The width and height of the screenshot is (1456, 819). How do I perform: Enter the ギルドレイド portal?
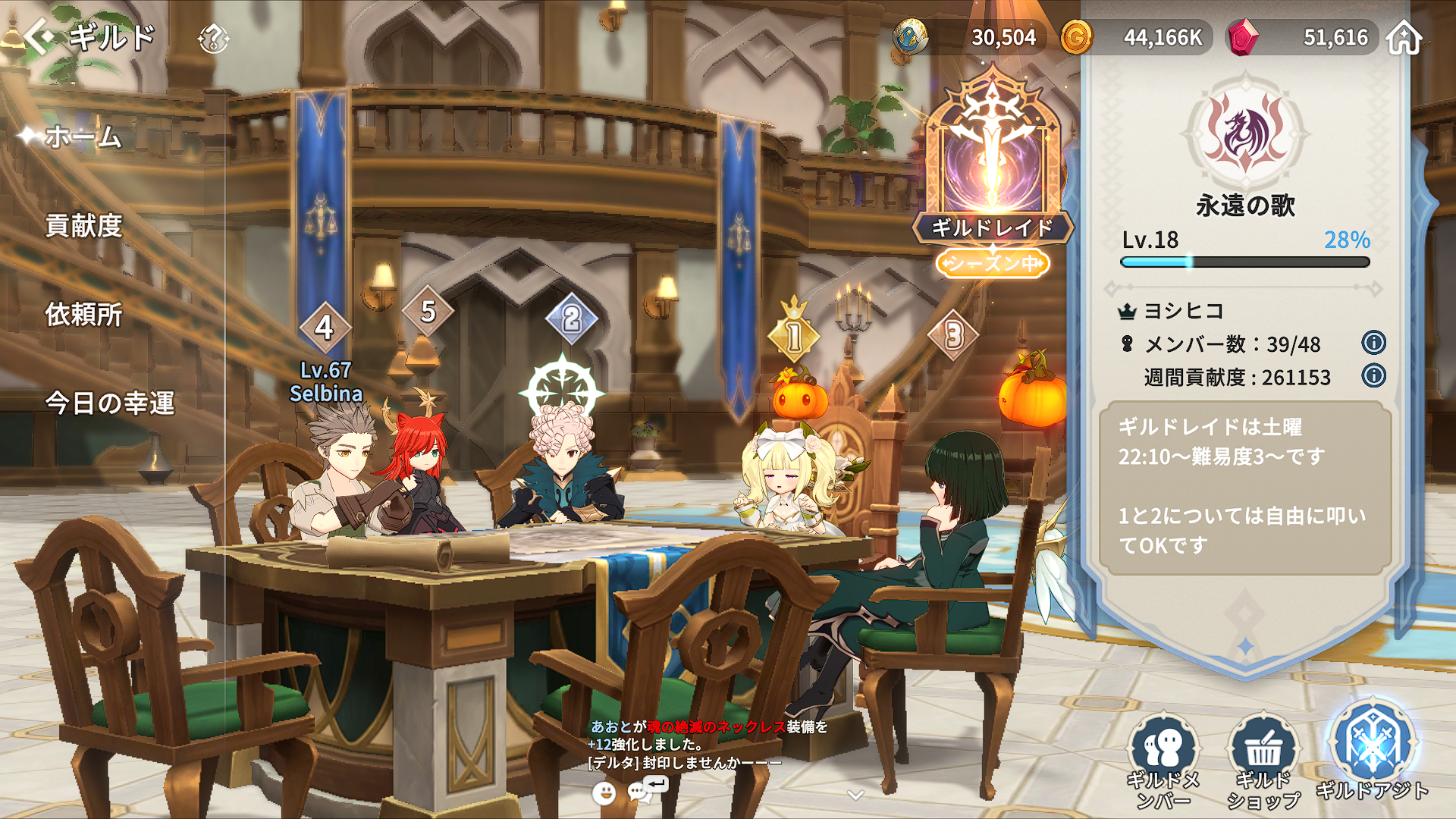tap(992, 167)
